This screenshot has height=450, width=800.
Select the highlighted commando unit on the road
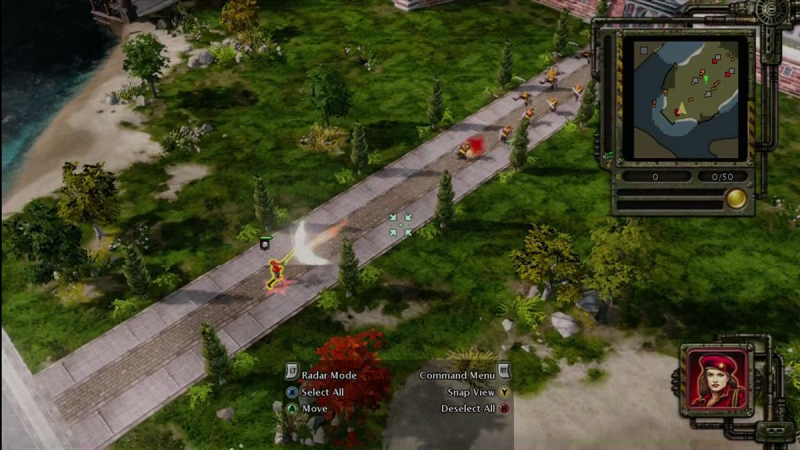tap(277, 273)
